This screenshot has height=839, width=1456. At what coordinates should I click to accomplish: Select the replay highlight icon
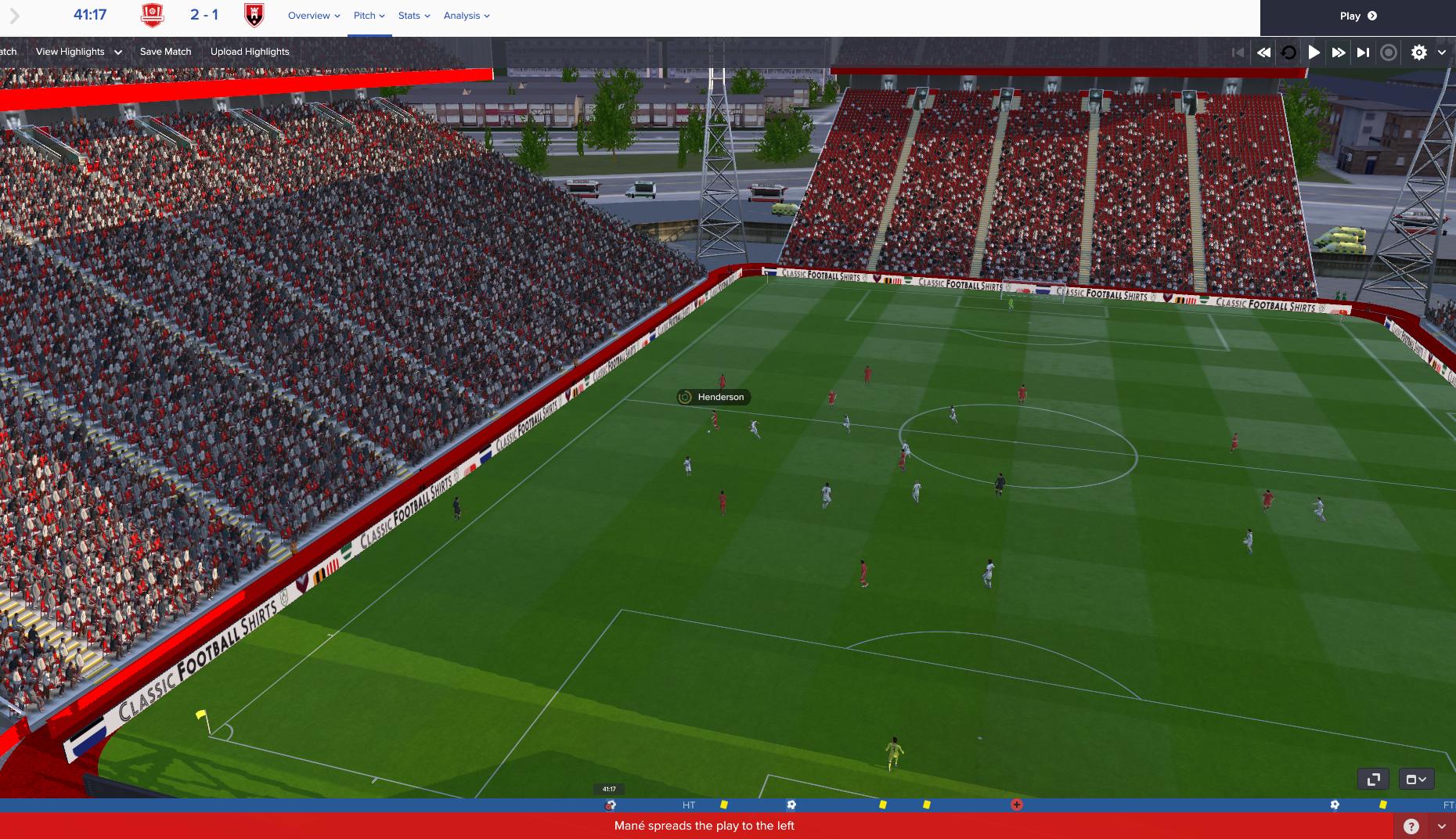point(1288,52)
